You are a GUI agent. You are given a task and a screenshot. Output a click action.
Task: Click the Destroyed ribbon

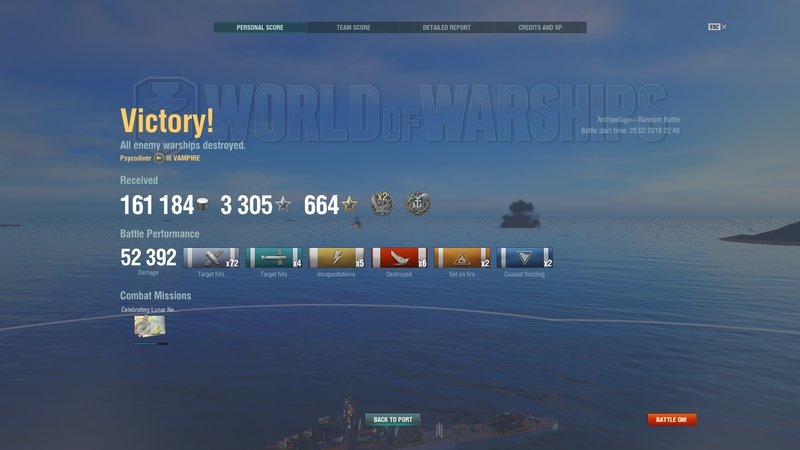399,258
